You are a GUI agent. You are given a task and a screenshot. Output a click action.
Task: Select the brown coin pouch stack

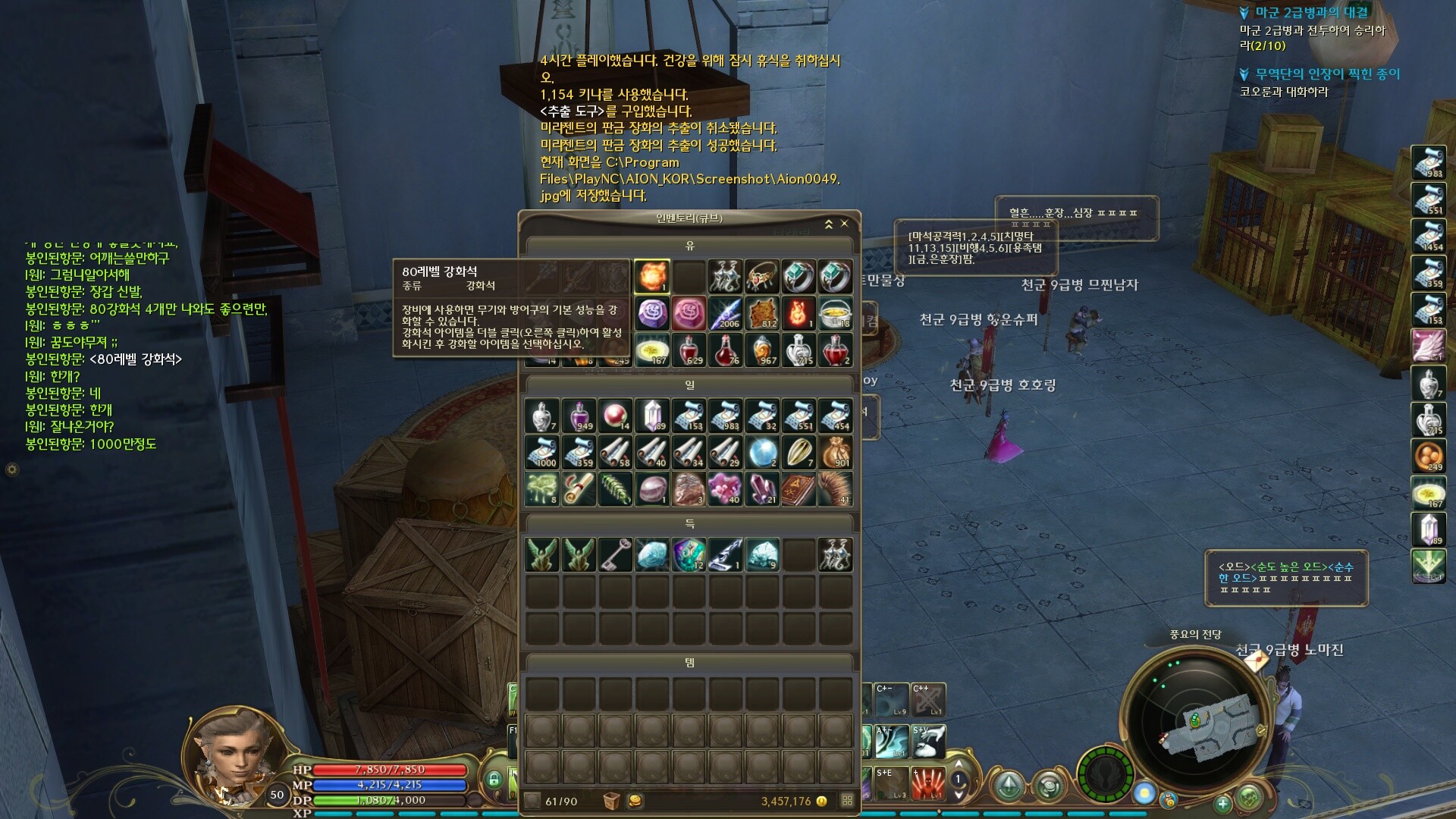tap(835, 452)
